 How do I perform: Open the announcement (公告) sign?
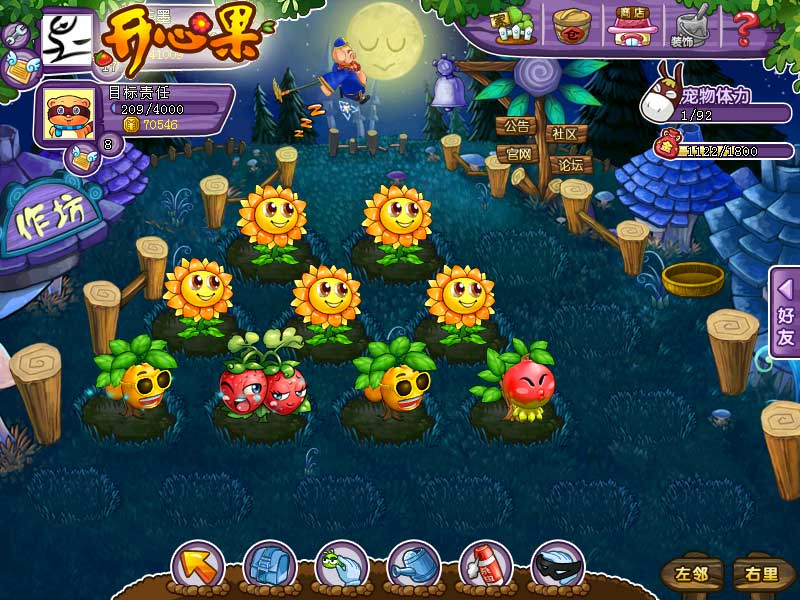[517, 127]
